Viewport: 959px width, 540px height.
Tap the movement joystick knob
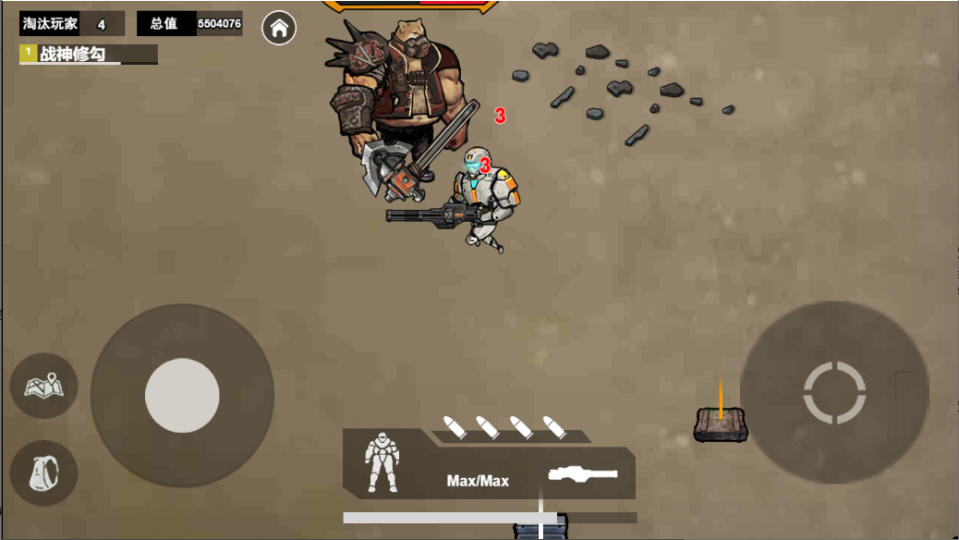pyautogui.click(x=182, y=395)
